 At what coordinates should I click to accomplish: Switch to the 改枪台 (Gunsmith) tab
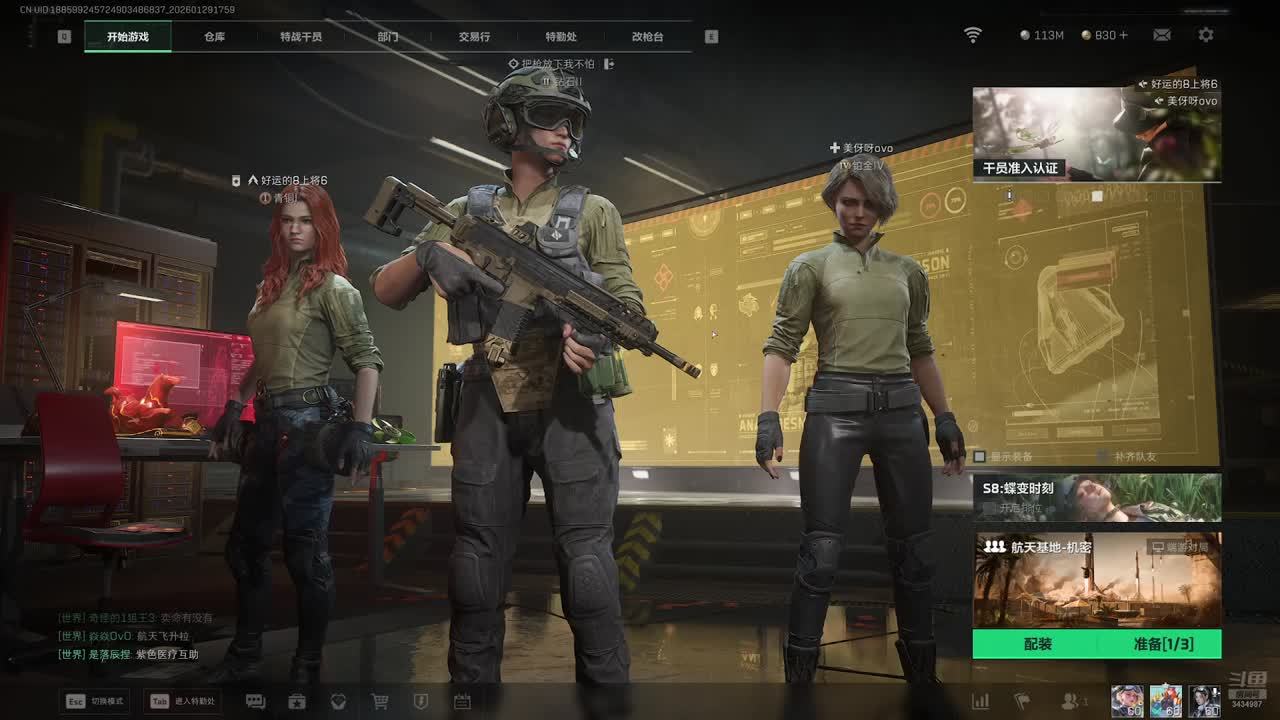647,37
